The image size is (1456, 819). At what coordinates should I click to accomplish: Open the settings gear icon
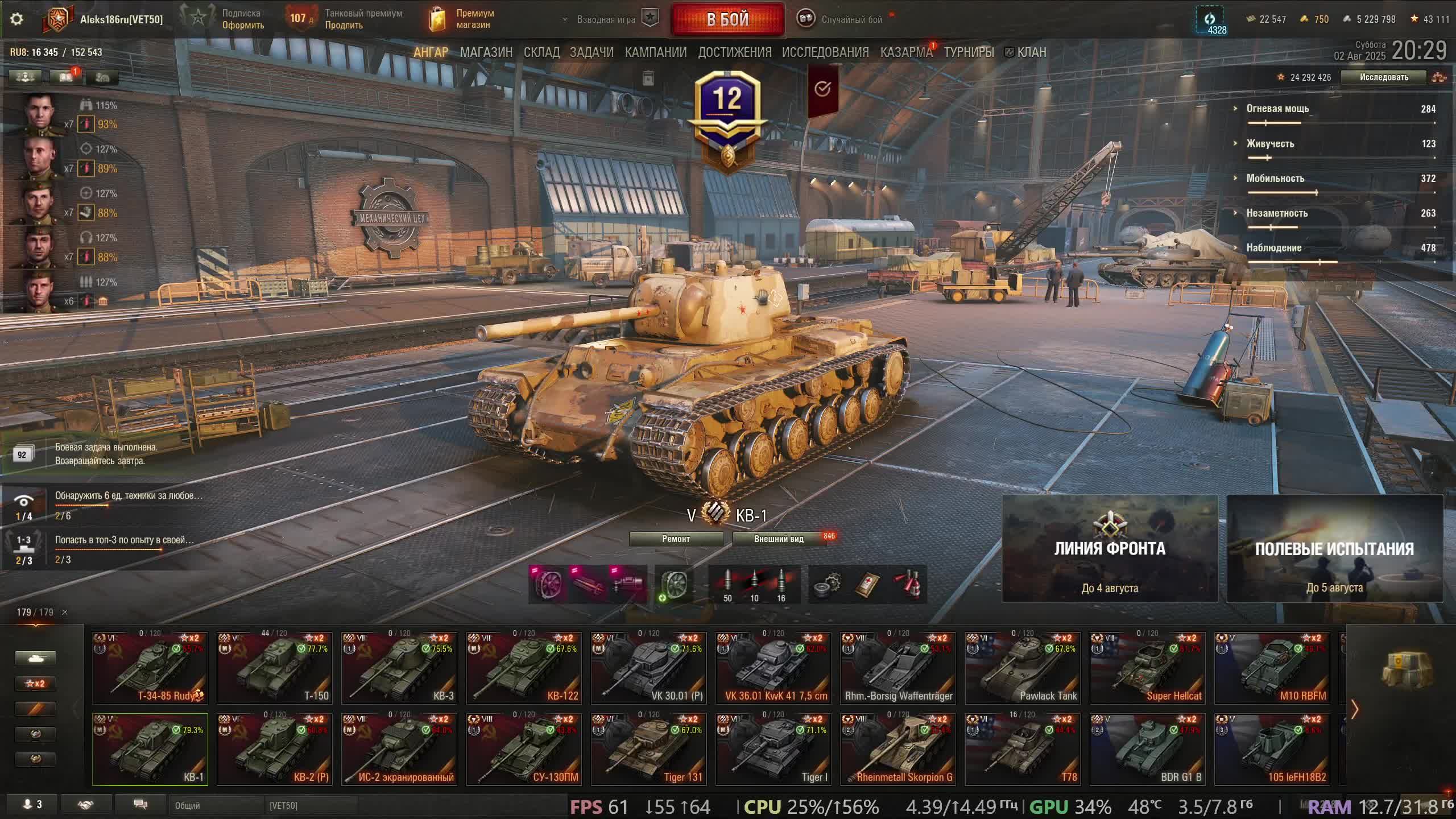16,19
